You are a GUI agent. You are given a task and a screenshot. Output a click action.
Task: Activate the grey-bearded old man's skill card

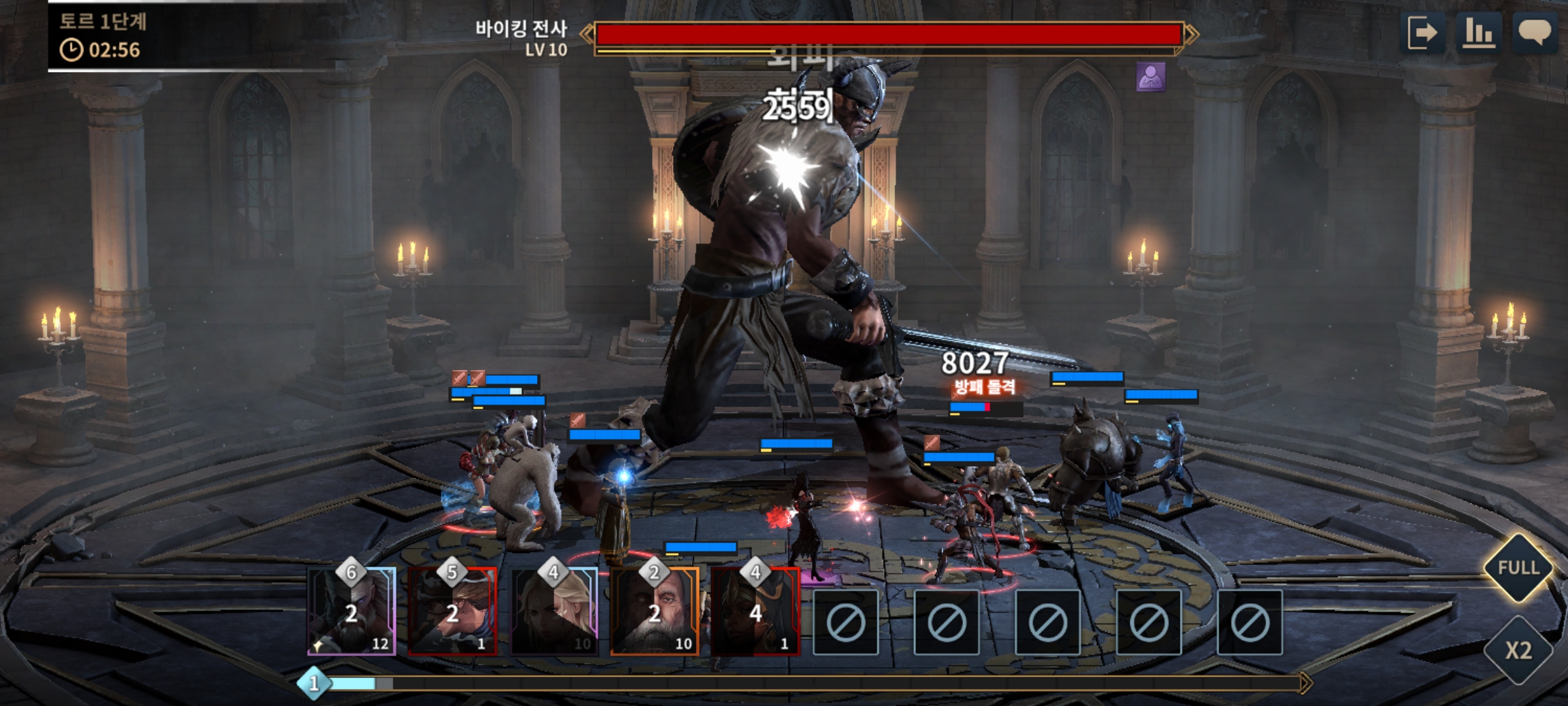(655, 612)
